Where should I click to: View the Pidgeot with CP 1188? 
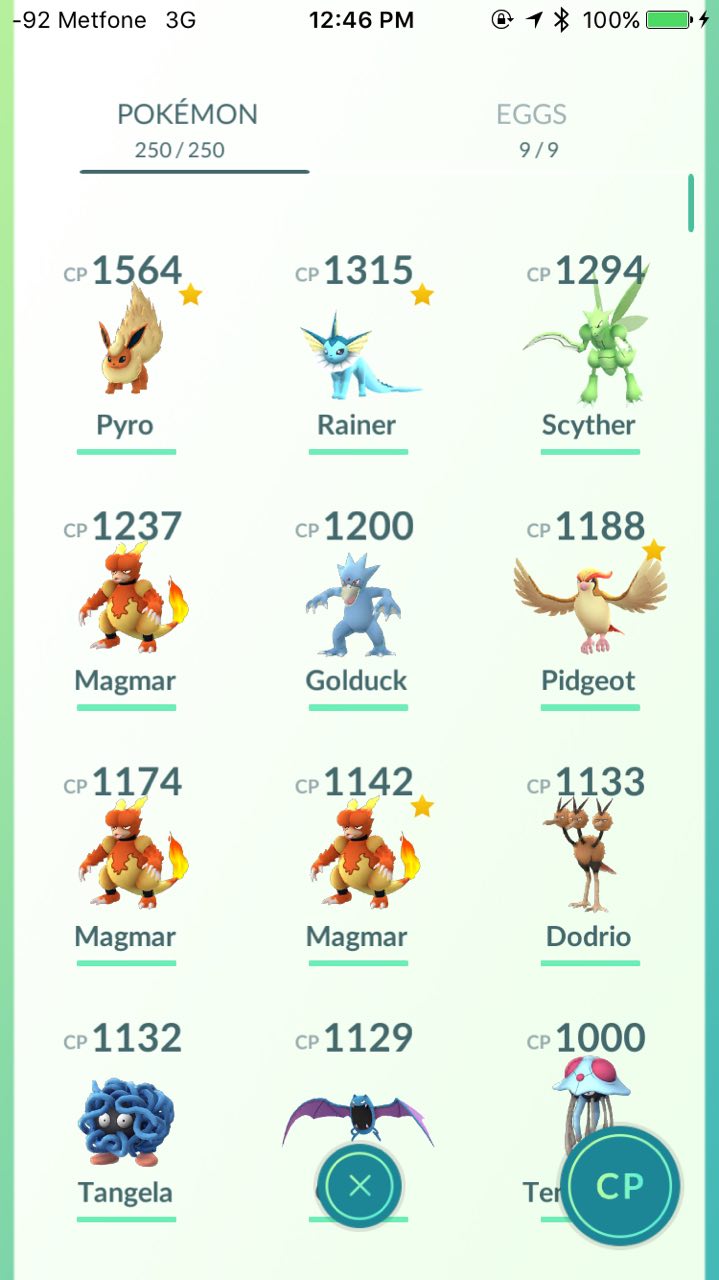[x=588, y=600]
